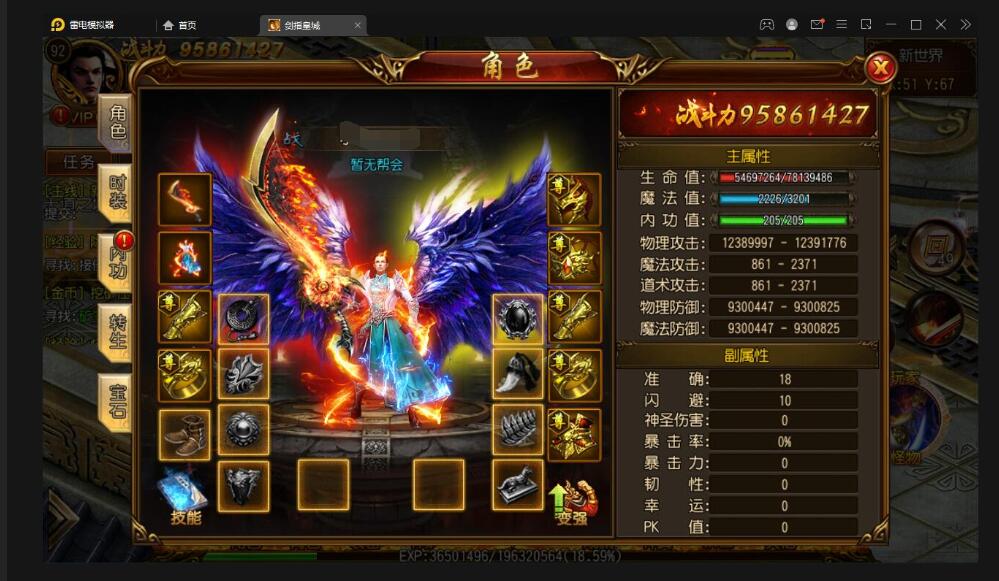Screen dimensions: 999x581
Task: Select the silver spiked claw slot
Action: [x=518, y=430]
